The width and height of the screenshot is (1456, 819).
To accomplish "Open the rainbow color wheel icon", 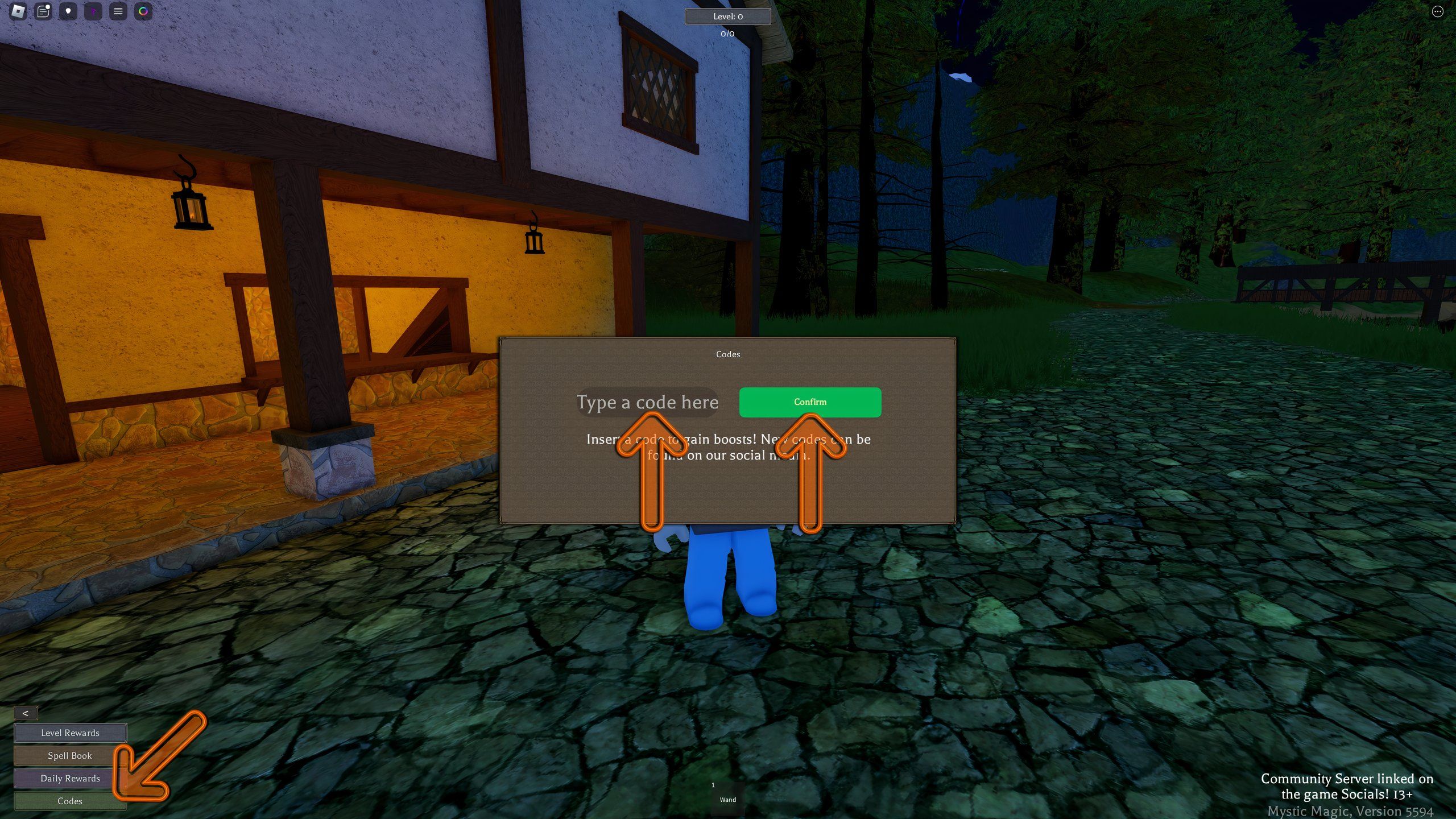I will (143, 11).
